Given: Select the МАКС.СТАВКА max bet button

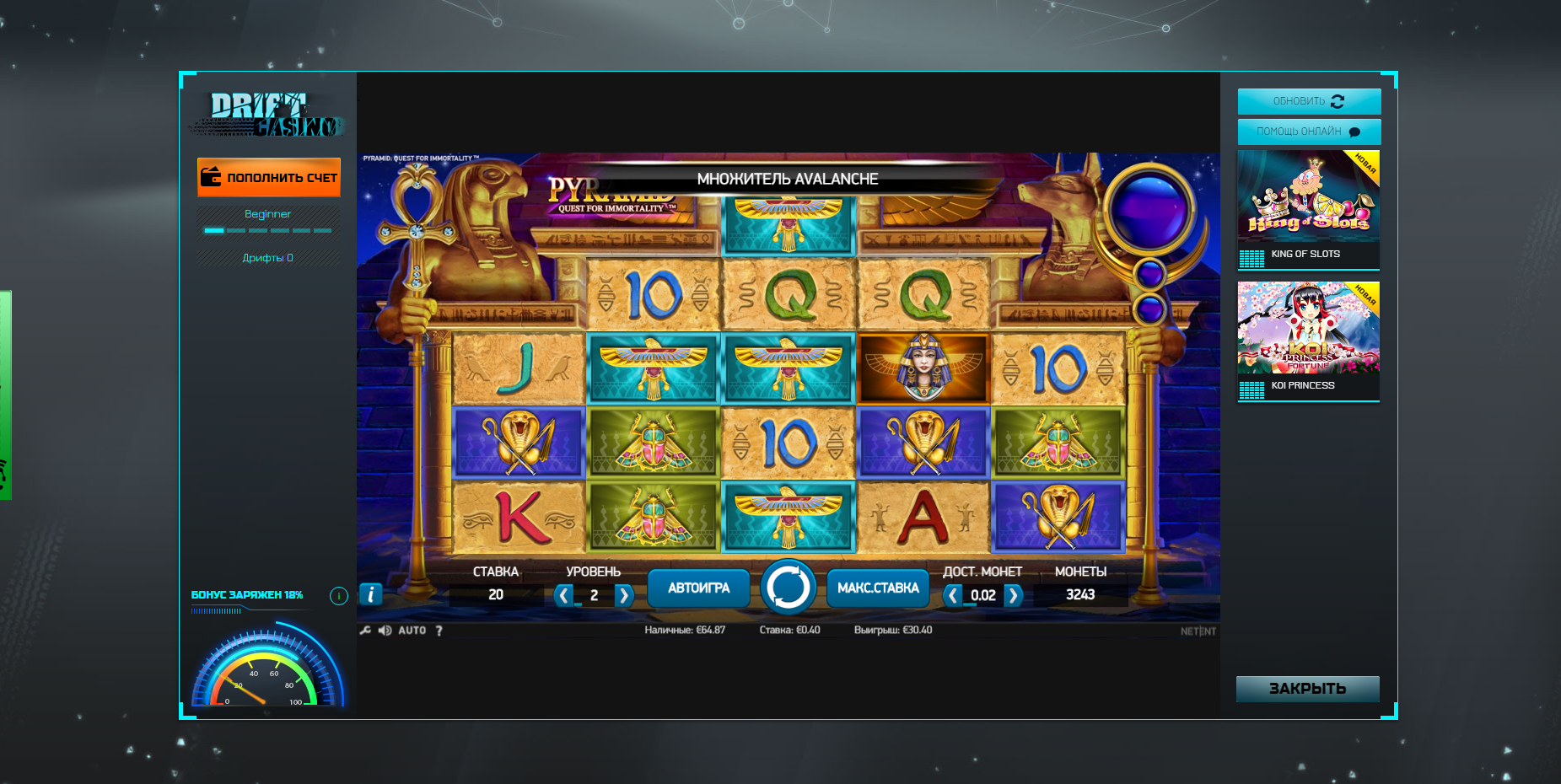Looking at the screenshot, I should (878, 588).
